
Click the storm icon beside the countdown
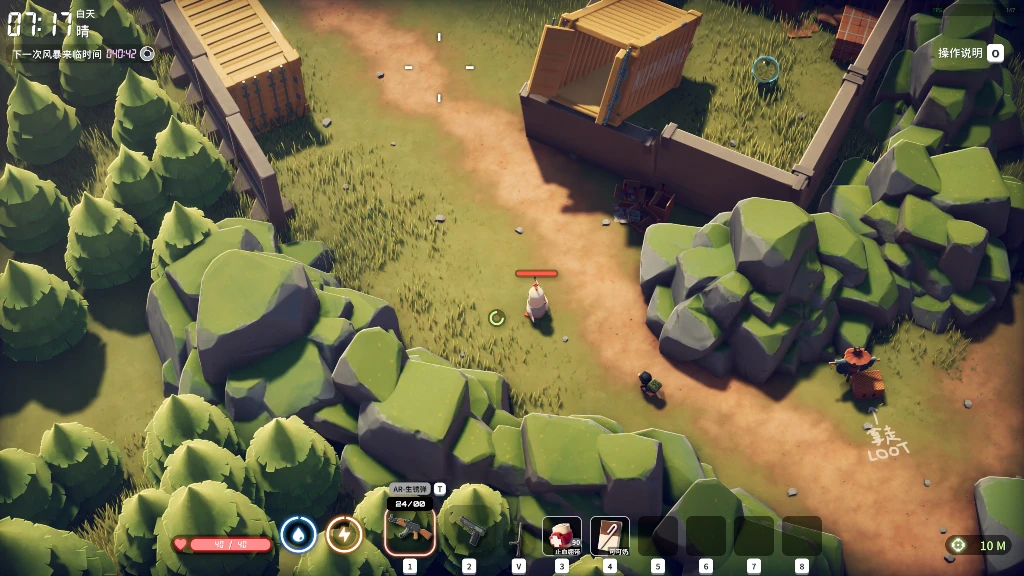[148, 53]
